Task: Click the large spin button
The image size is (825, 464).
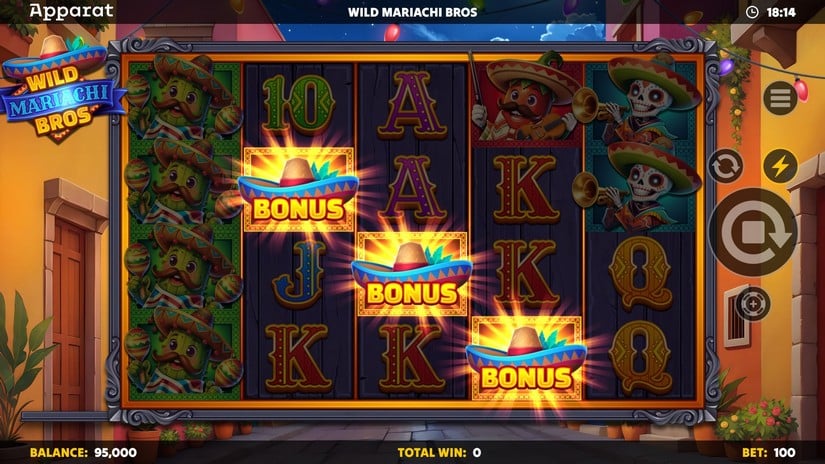Action: [752, 233]
